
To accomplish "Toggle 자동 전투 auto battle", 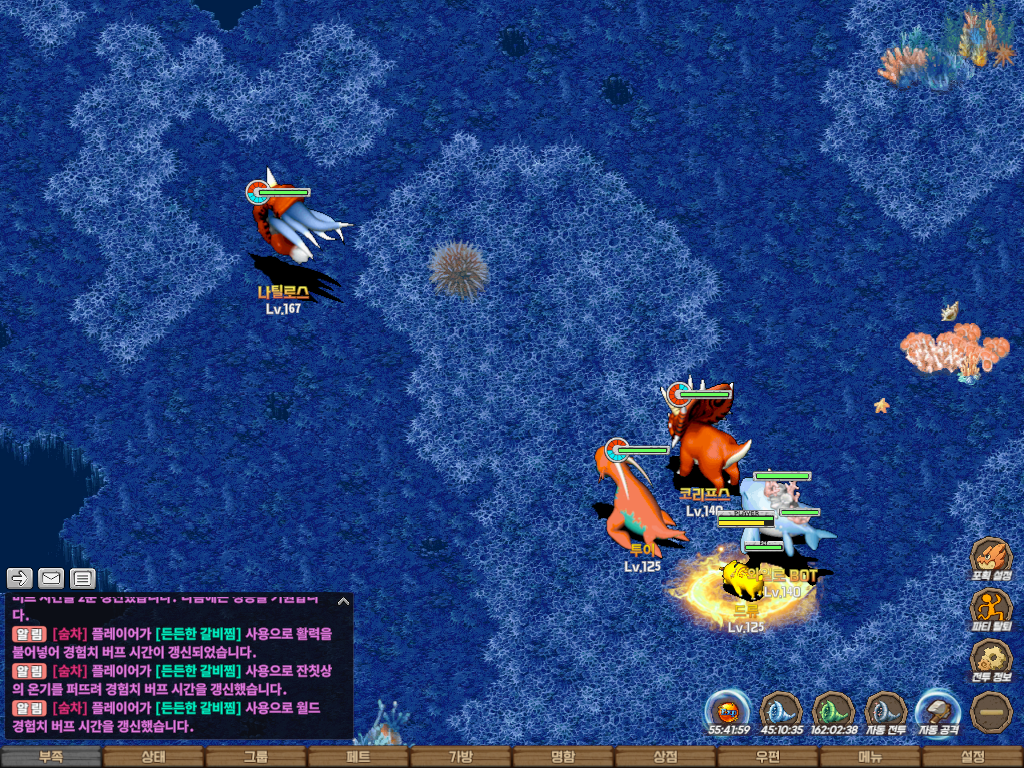I will coord(885,711).
